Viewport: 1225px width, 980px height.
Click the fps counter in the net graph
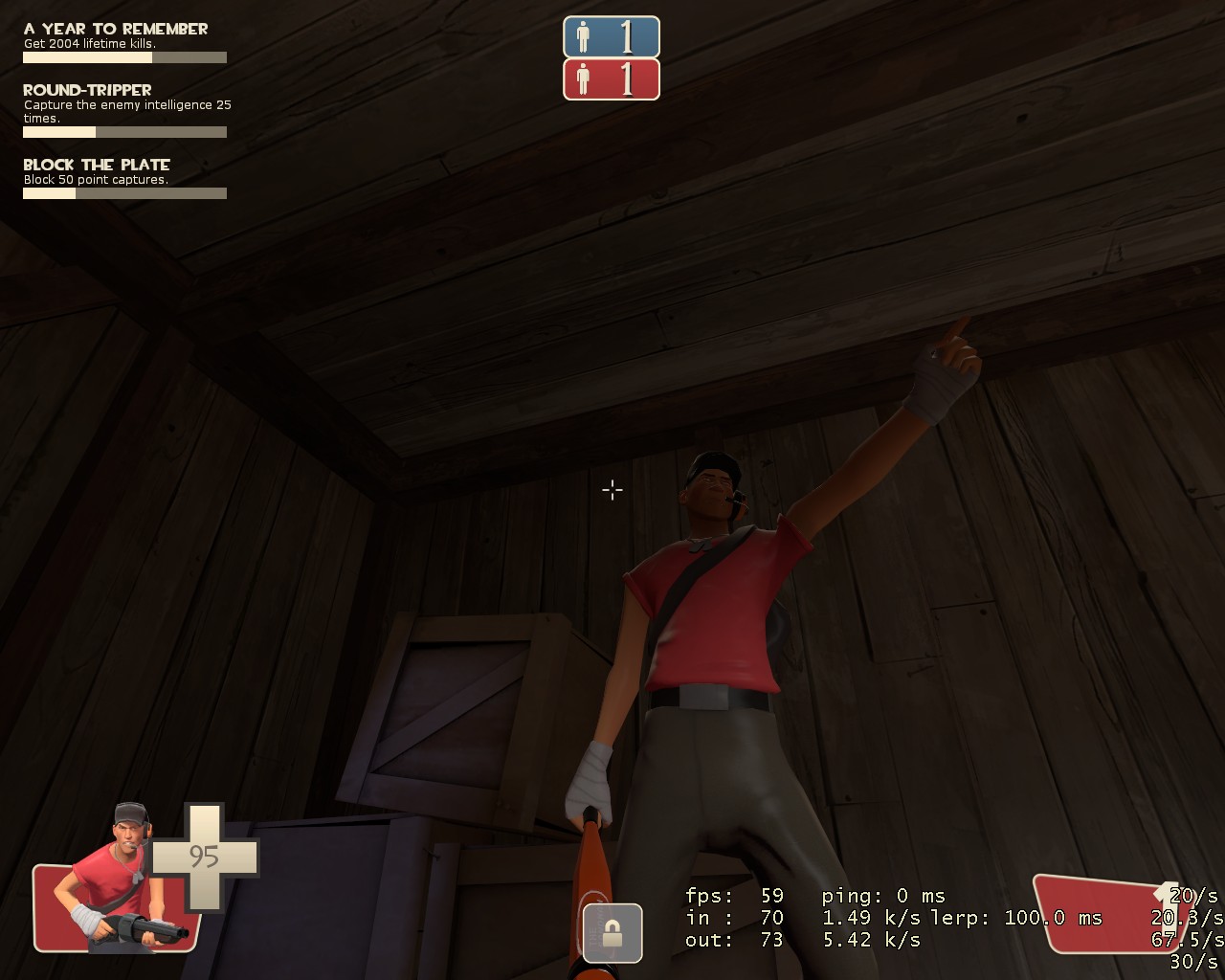pos(733,897)
